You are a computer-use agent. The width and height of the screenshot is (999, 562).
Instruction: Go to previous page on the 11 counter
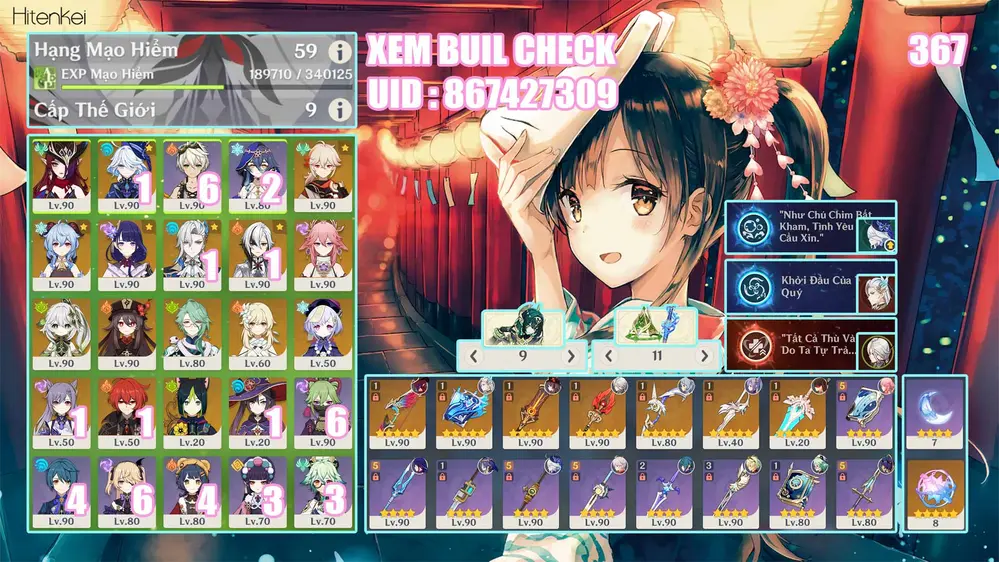[606, 355]
